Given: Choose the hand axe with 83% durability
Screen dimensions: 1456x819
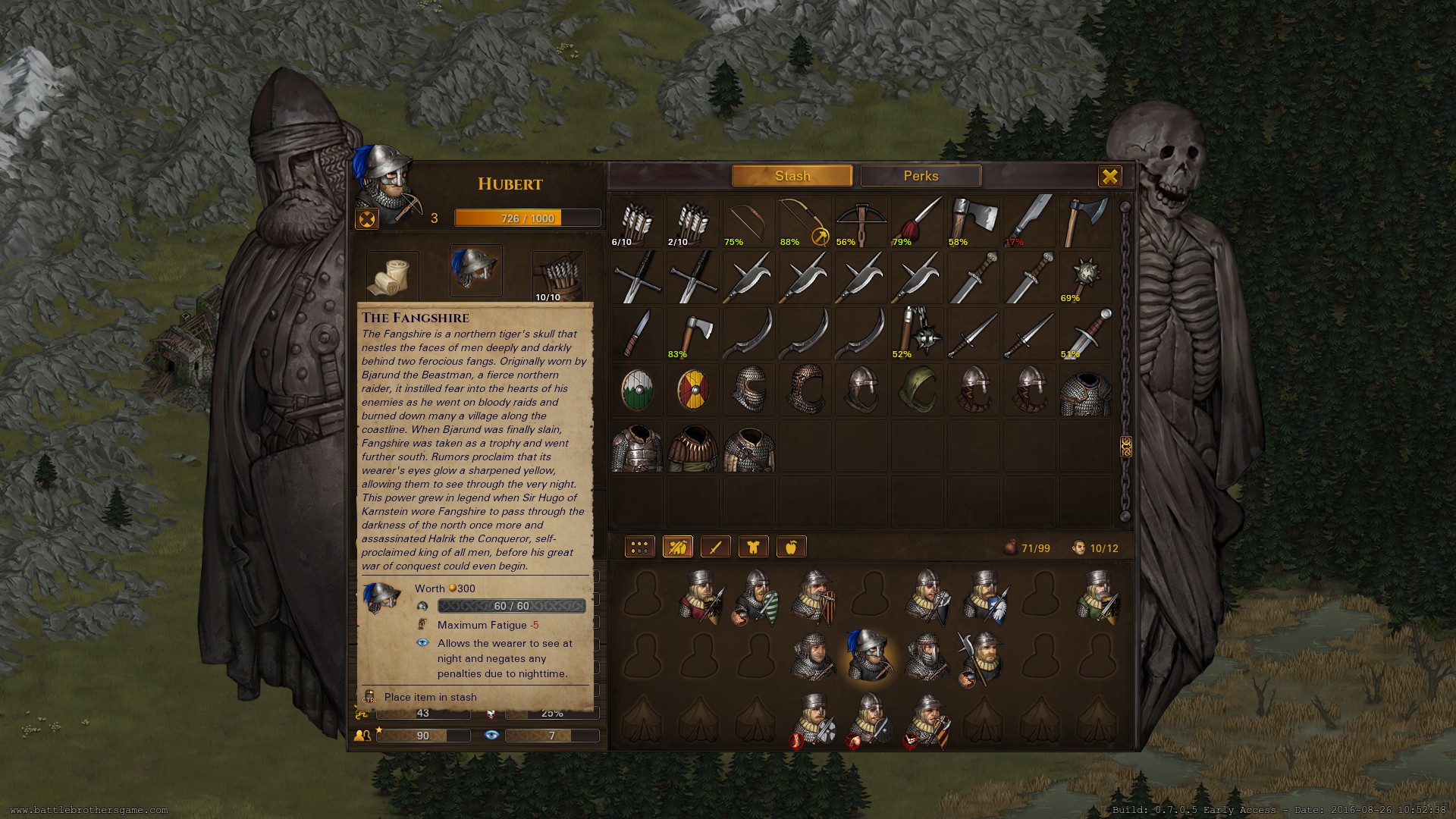Looking at the screenshot, I should point(692,333).
